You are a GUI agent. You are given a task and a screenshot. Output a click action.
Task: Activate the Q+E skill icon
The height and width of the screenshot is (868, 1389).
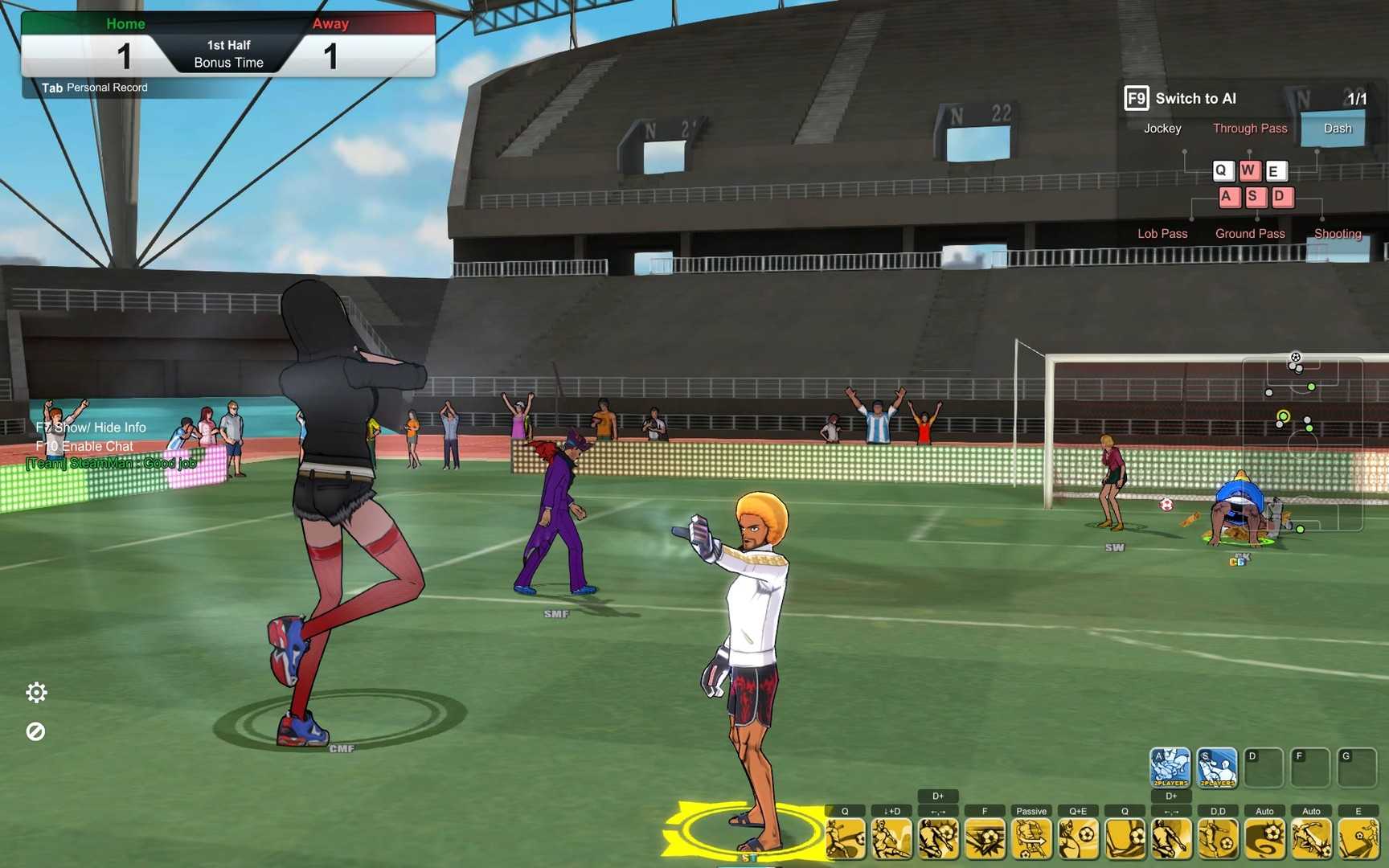point(1078,839)
